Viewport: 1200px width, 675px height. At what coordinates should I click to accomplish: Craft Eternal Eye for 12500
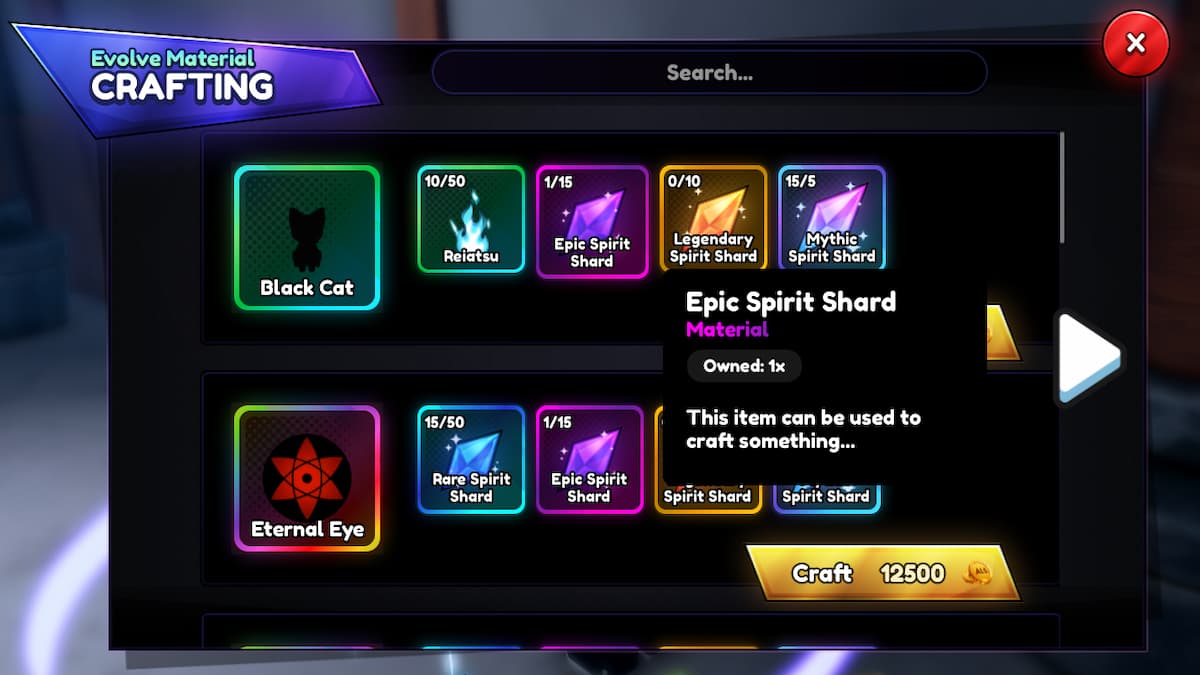tap(883, 573)
